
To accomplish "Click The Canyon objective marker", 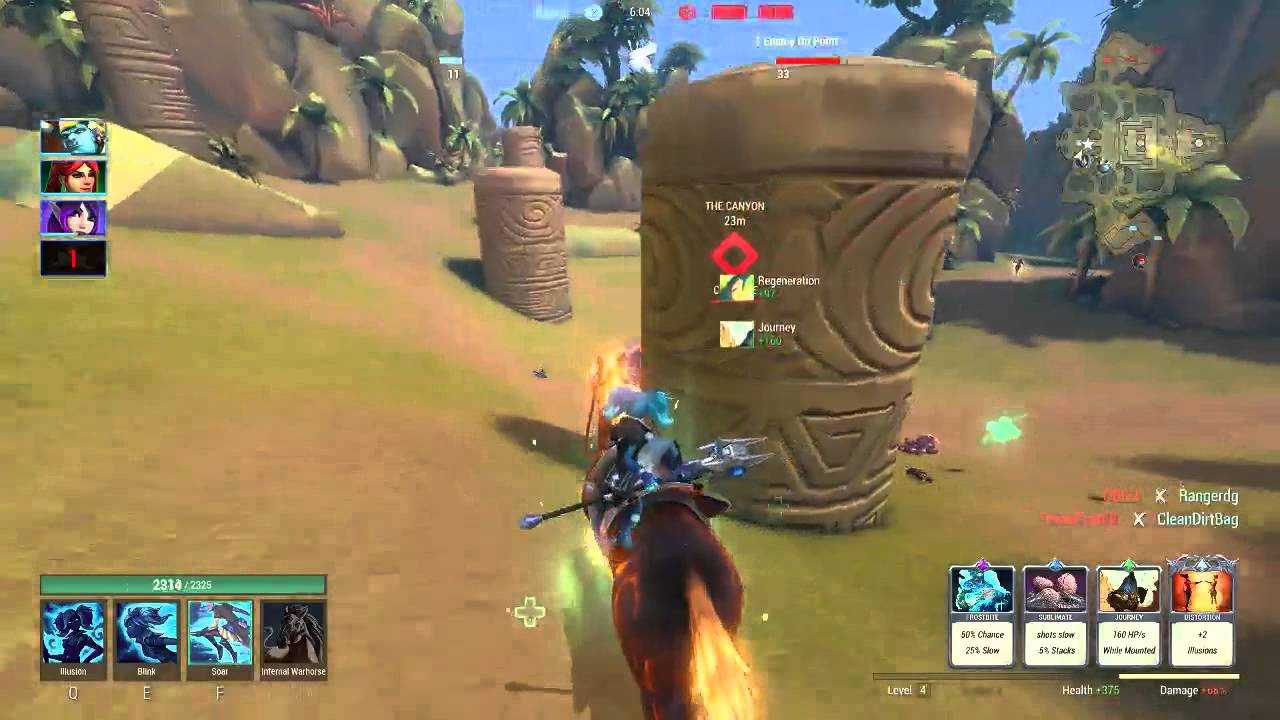I will click(735, 254).
